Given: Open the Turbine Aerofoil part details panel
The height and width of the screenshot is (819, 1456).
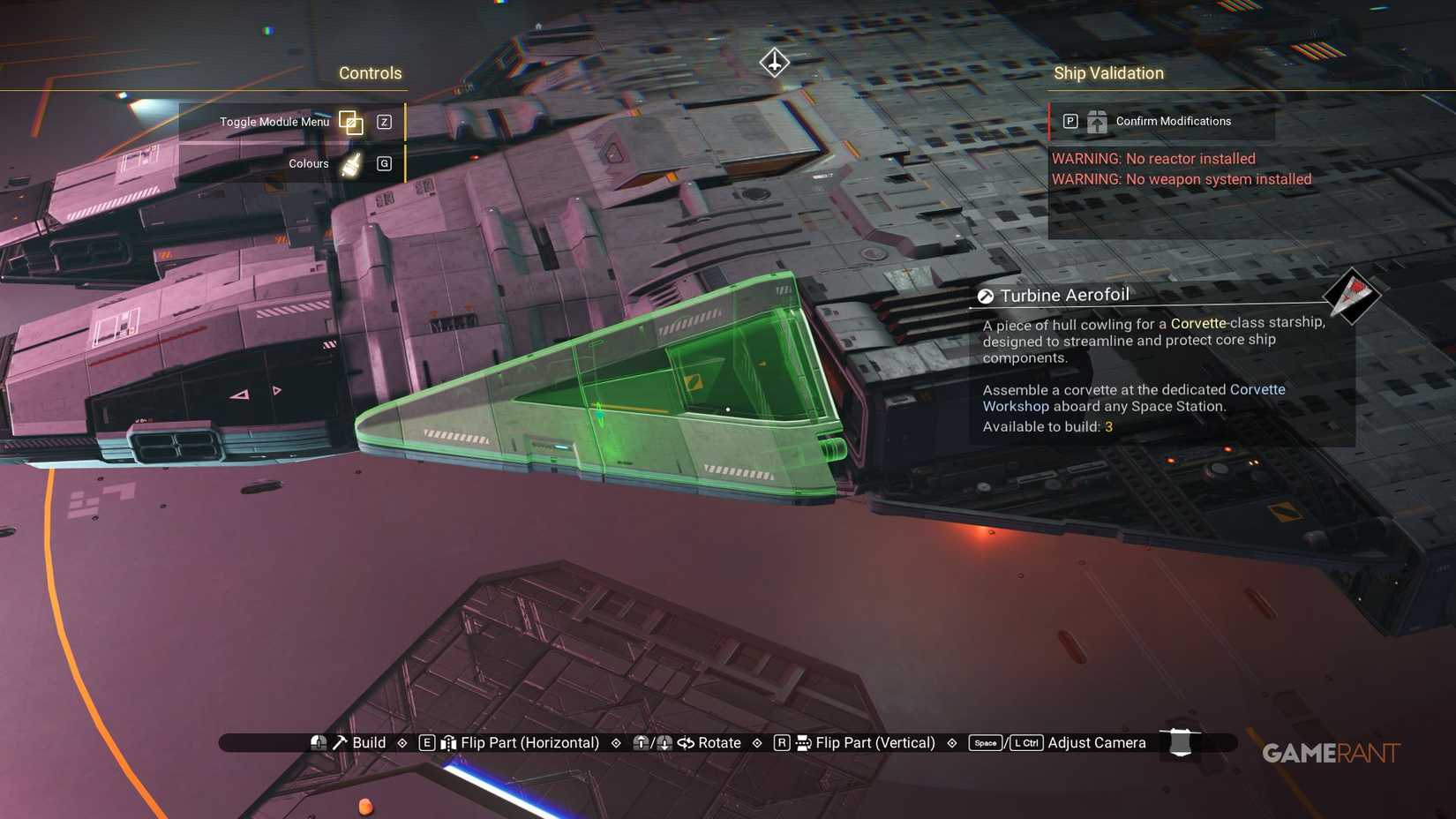Looking at the screenshot, I should point(1147,362).
